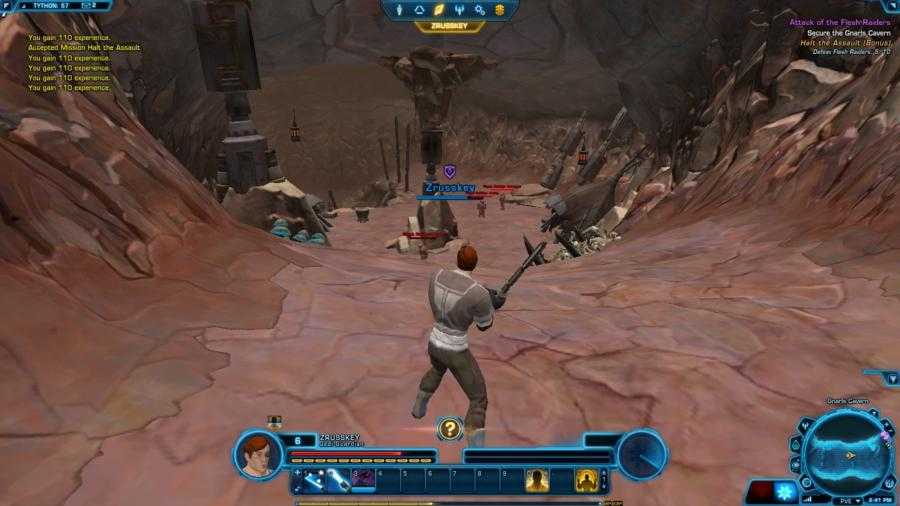Collapse the mission tracker arrow button
The width and height of the screenshot is (900, 506).
tap(892, 378)
